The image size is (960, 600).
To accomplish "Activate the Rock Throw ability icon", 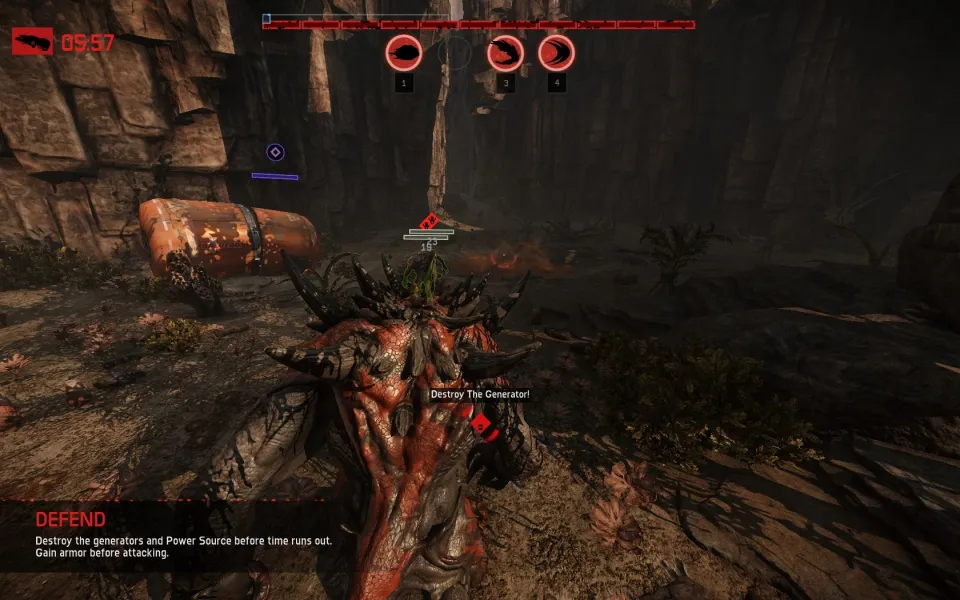I will (404, 52).
